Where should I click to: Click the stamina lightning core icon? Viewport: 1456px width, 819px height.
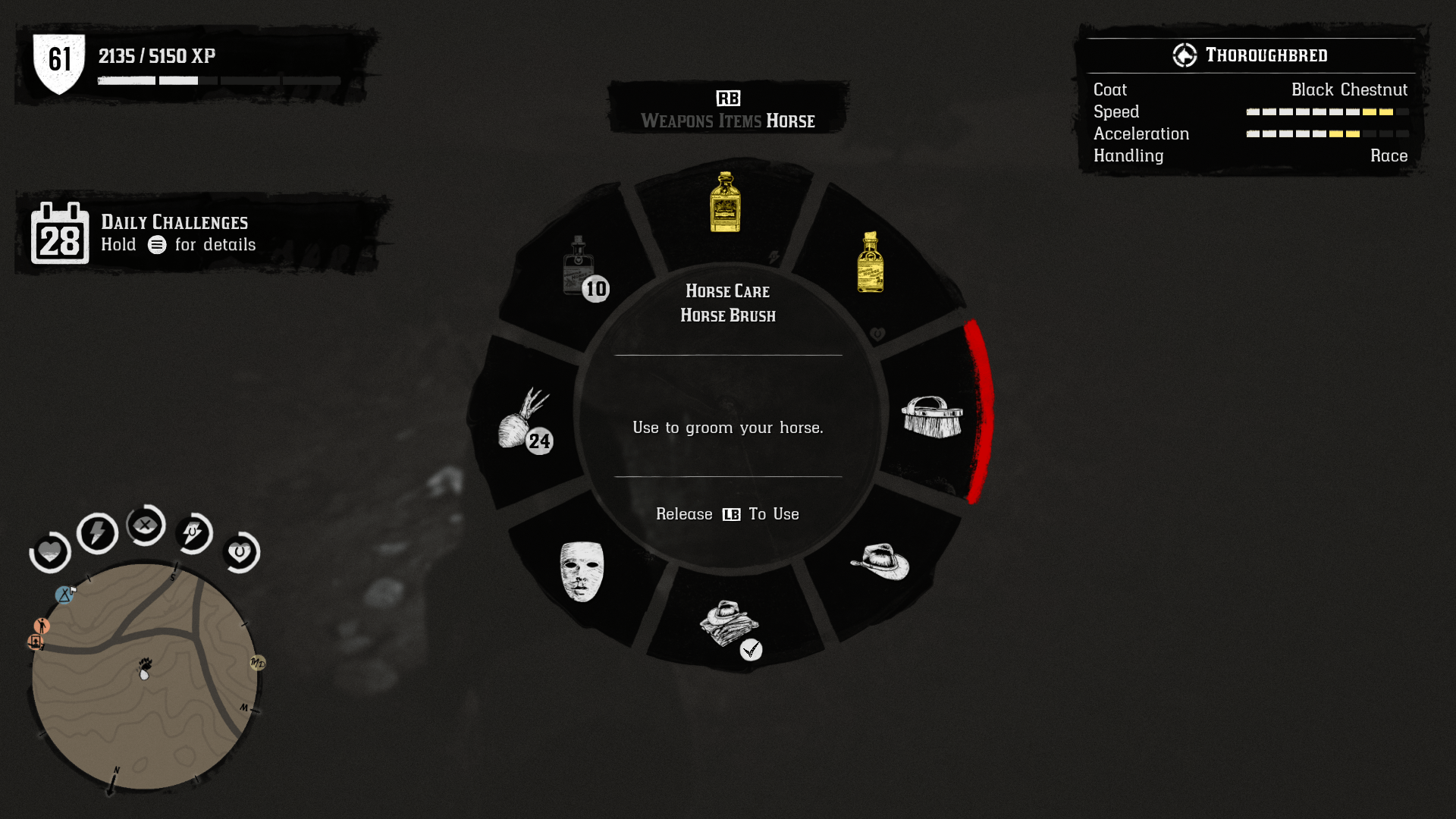click(97, 533)
